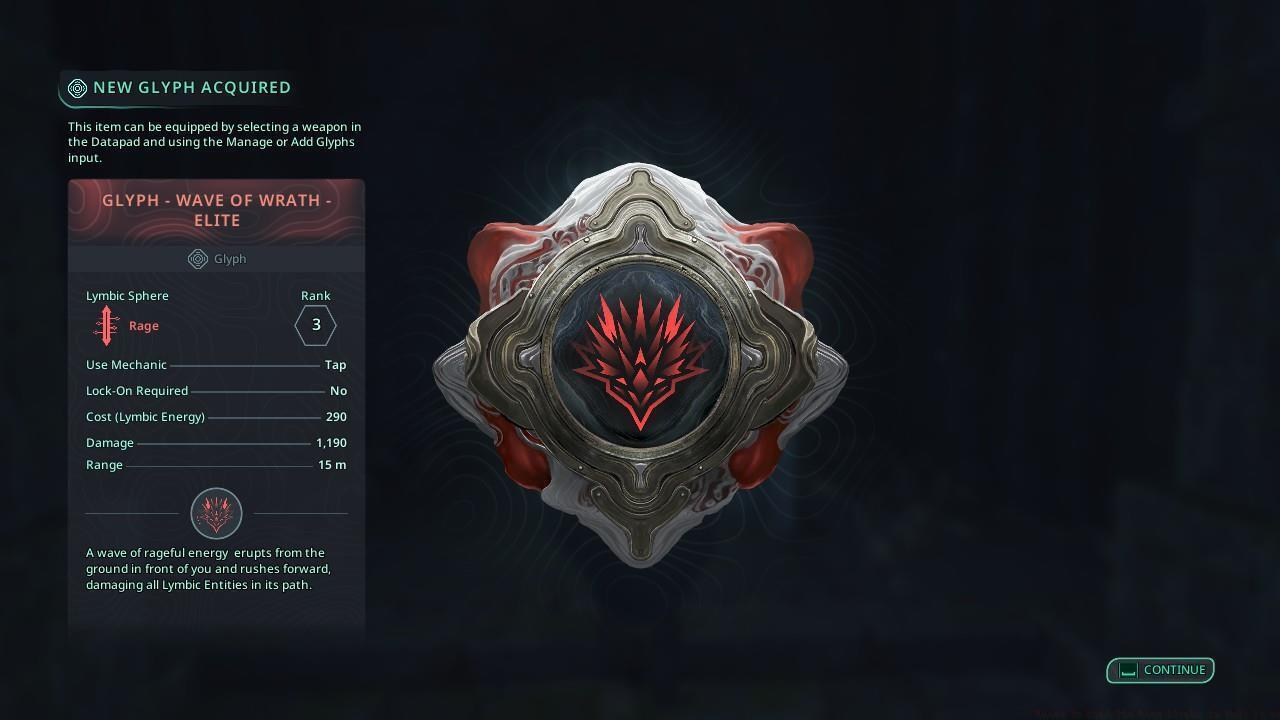Screen dimensions: 1280x720
Task: Click the hexagonal Rank 3 emblem
Action: tap(315, 325)
